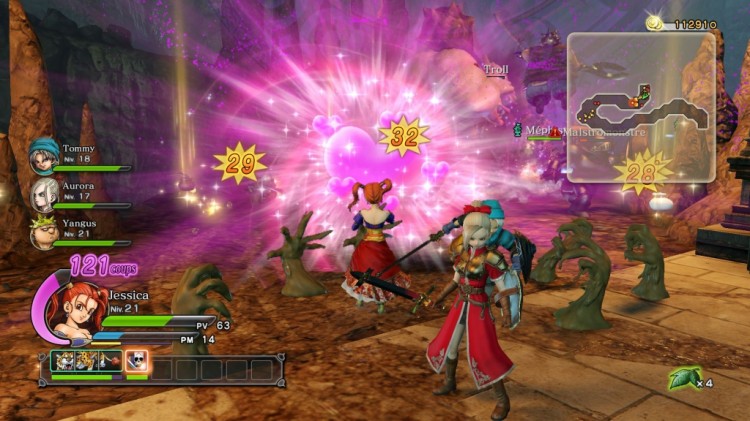
Task: Select the highlighted skeleton monster medal slot
Action: (137, 362)
